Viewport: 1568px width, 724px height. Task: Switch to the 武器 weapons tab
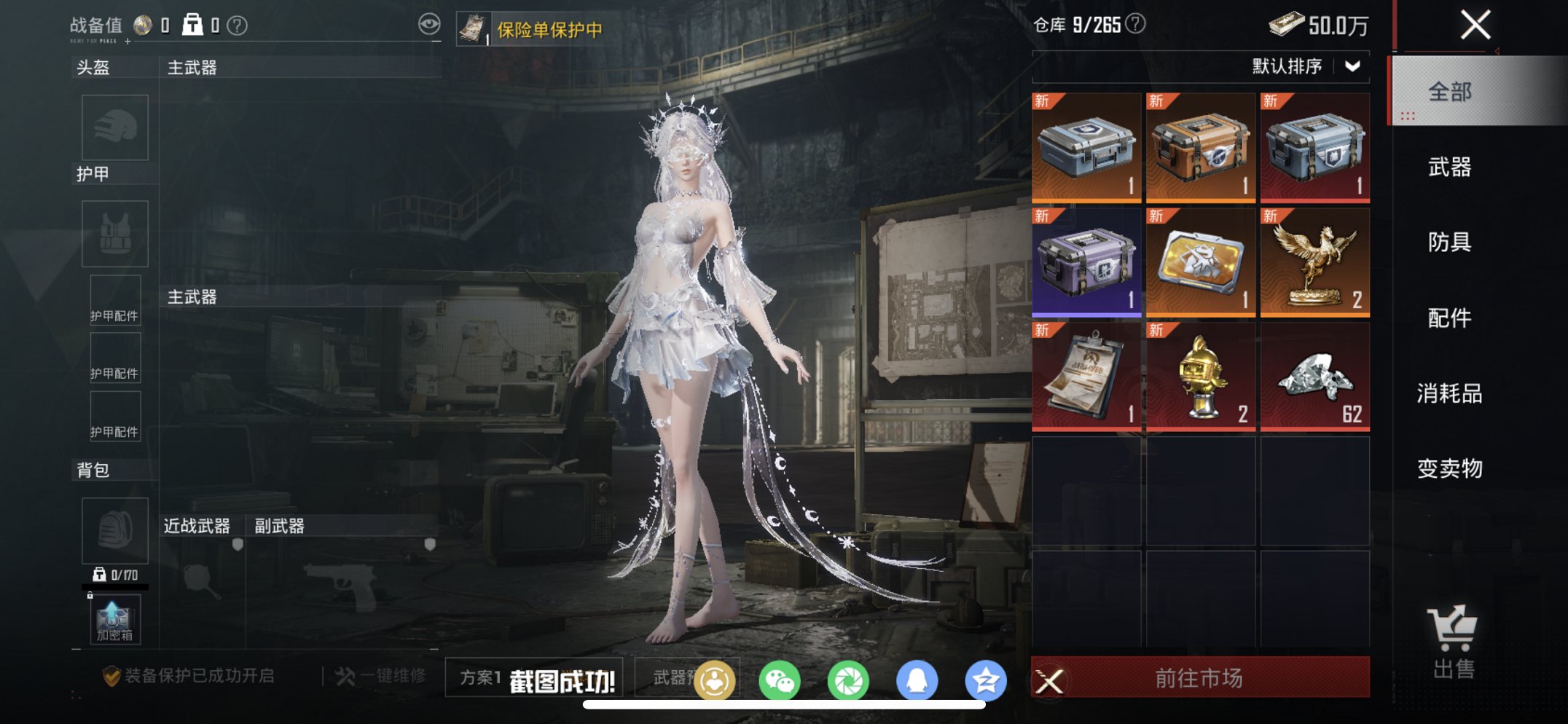[1451, 168]
